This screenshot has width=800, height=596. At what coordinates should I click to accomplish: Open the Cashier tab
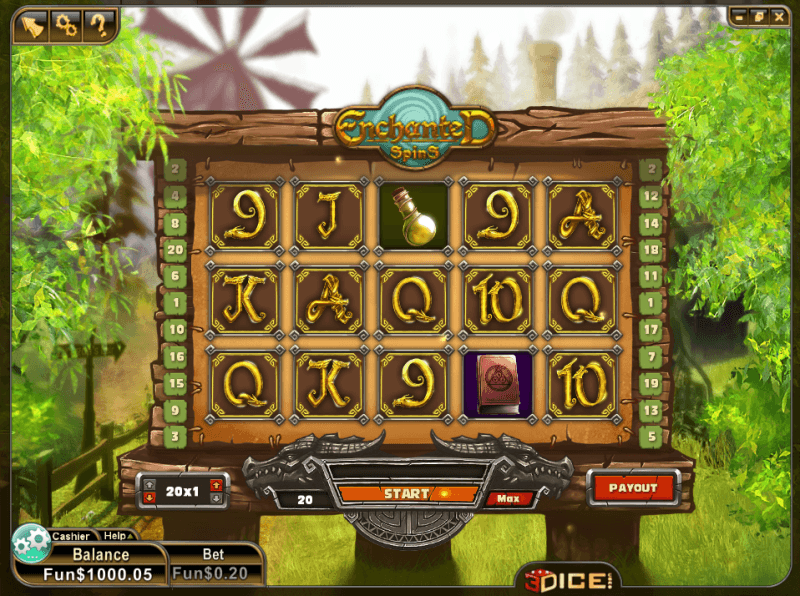pos(71,536)
